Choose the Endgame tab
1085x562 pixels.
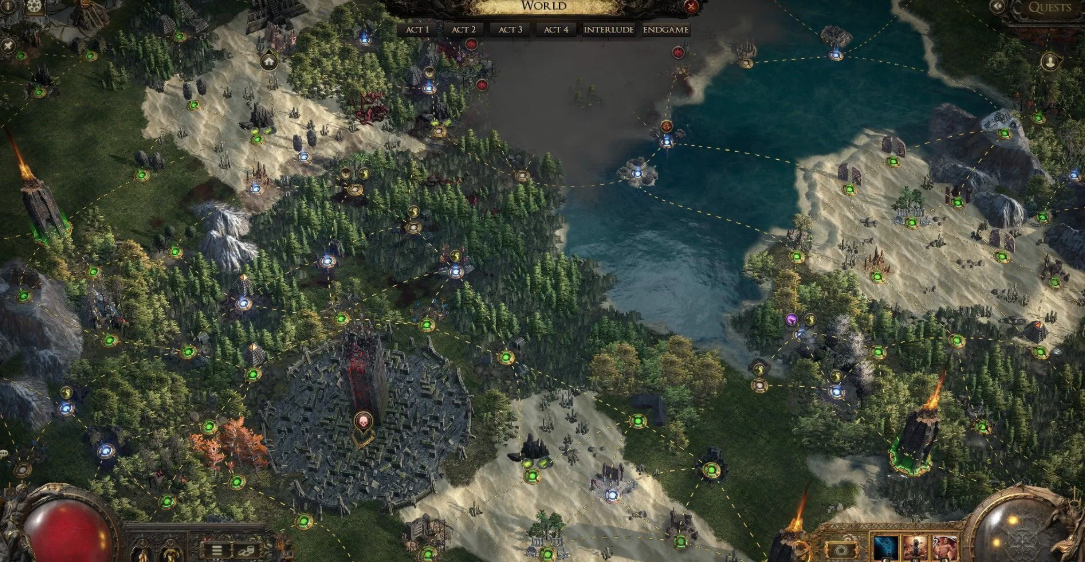[x=665, y=30]
